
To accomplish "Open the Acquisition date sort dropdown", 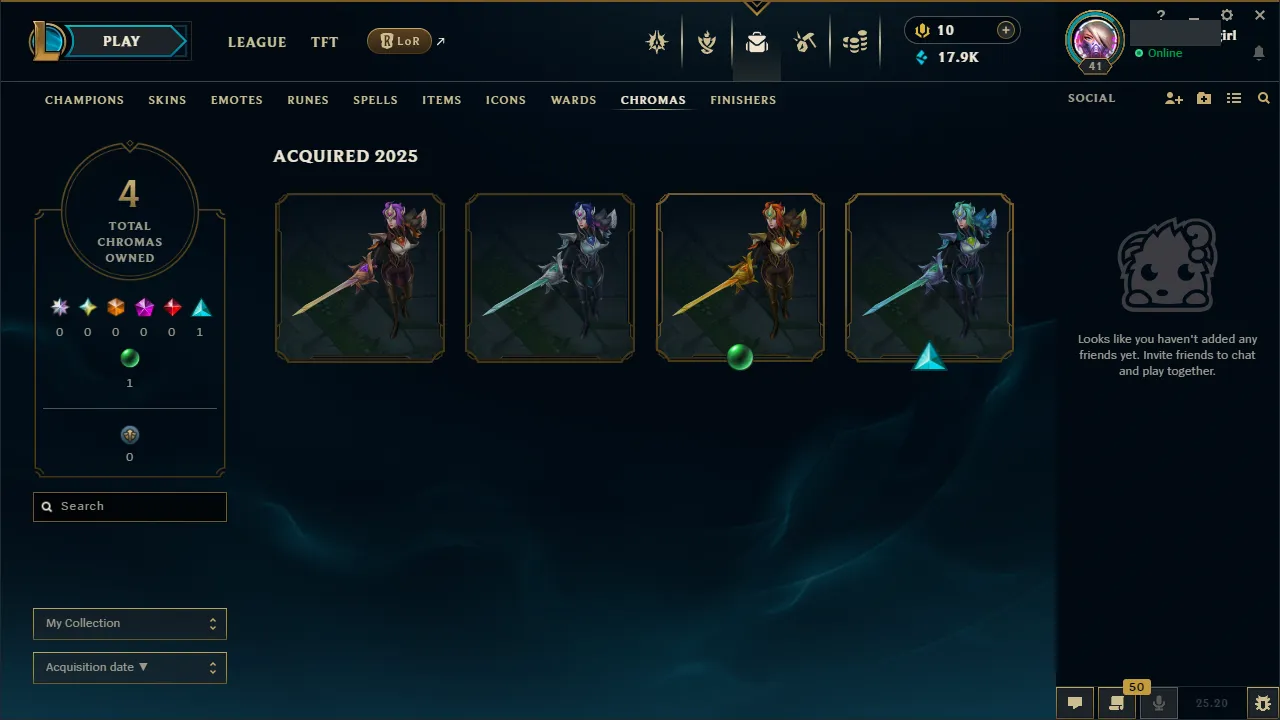I will [x=129, y=667].
